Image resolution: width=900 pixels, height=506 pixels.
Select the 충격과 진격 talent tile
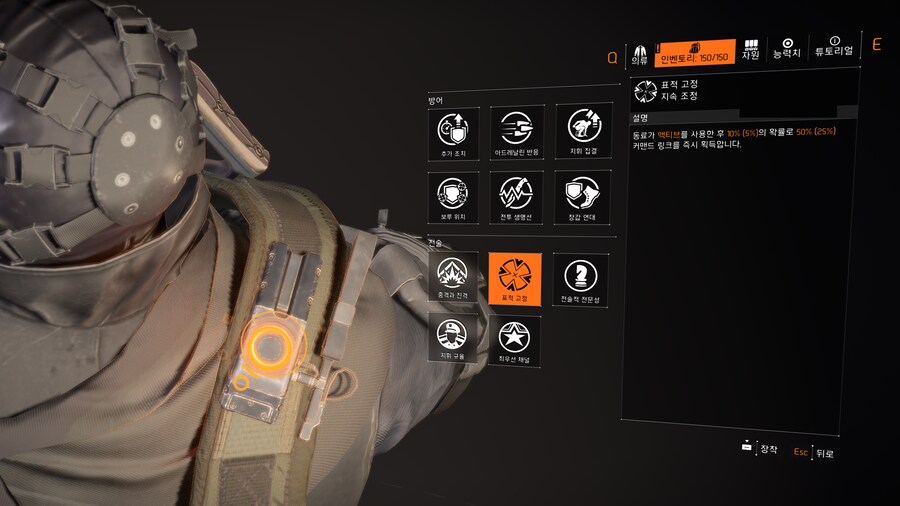(x=452, y=278)
